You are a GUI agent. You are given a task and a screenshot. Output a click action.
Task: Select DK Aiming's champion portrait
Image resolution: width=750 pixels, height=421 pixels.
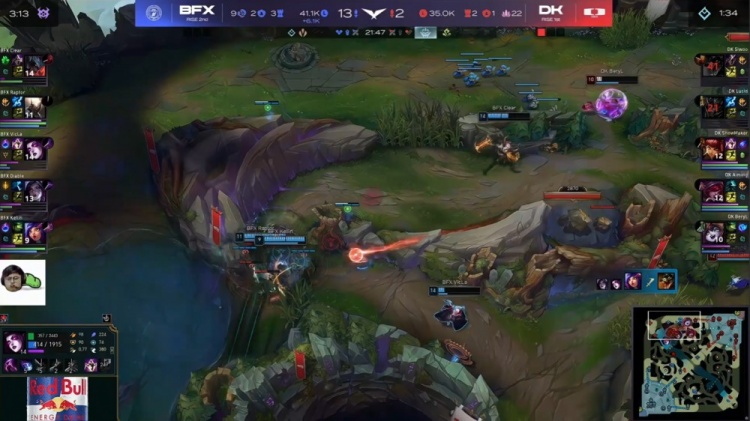714,191
